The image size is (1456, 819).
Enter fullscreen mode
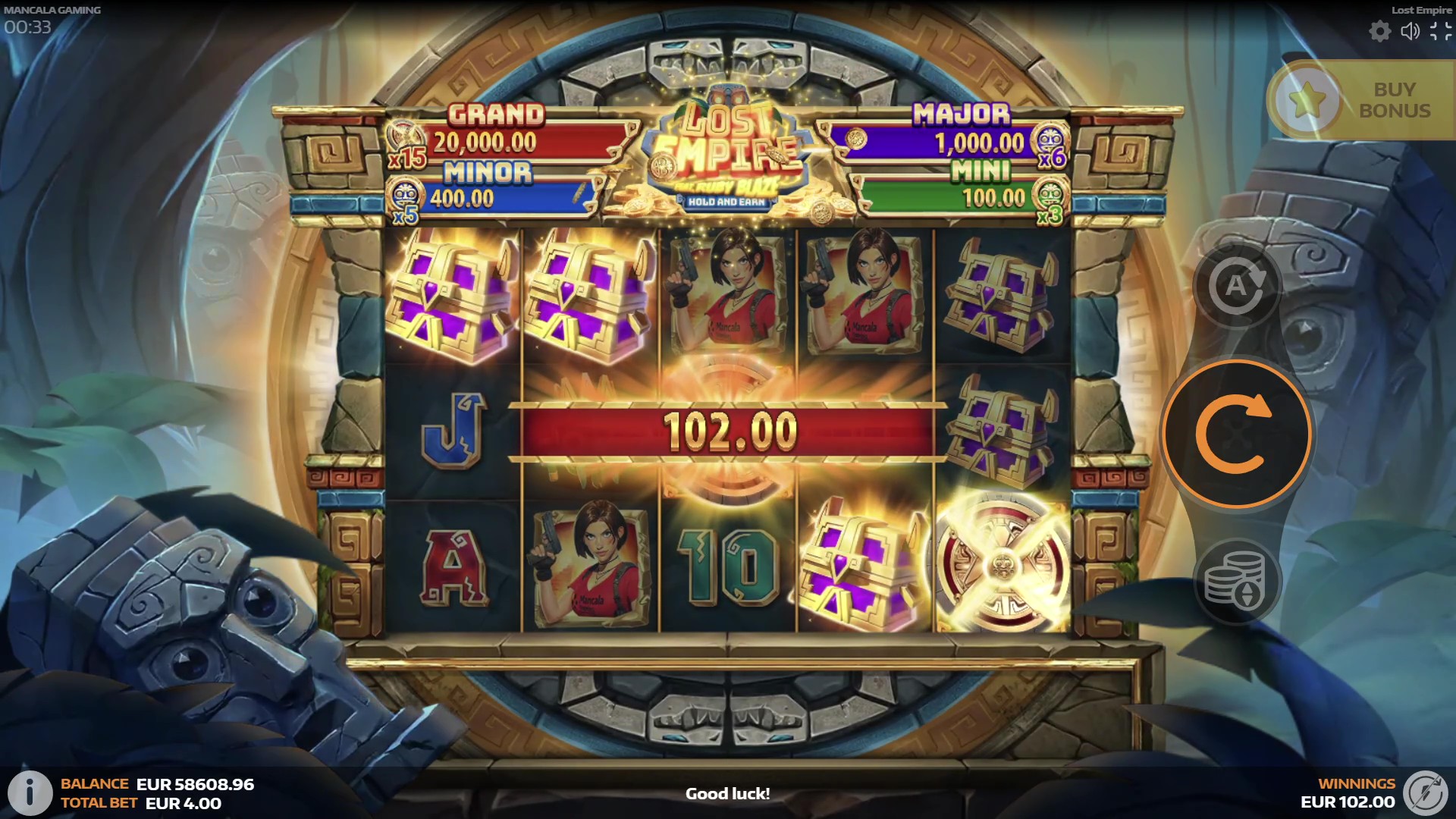1440,31
